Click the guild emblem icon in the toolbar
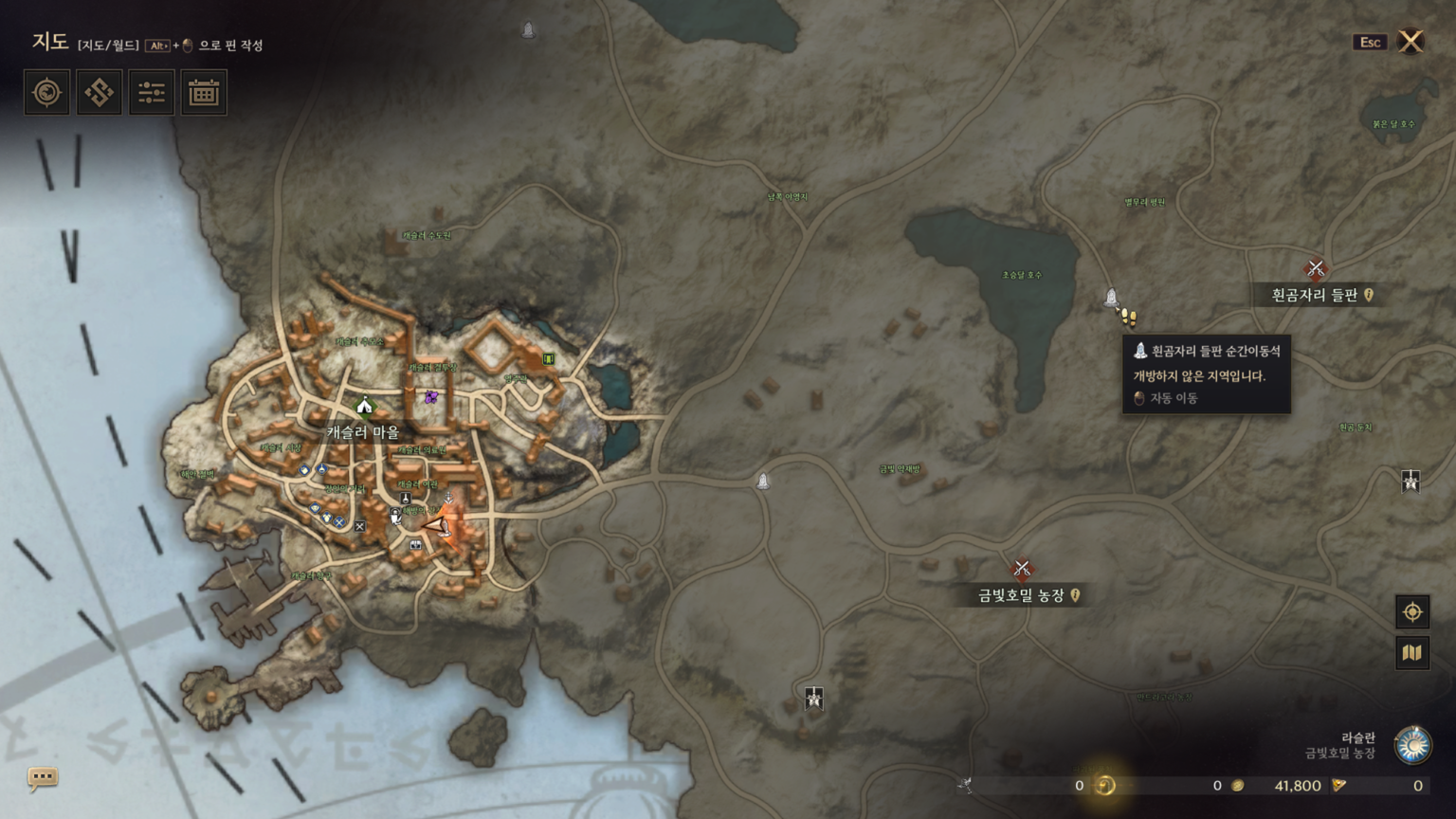The height and width of the screenshot is (819, 1456). point(100,92)
